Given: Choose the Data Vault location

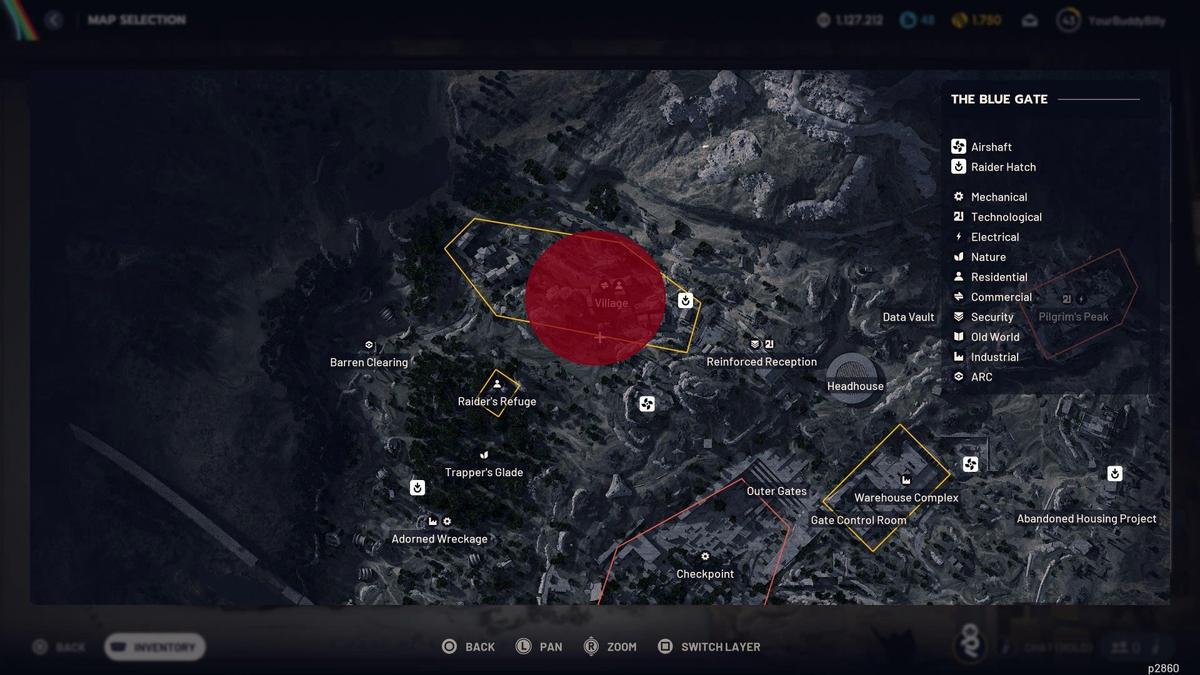Looking at the screenshot, I should [908, 317].
